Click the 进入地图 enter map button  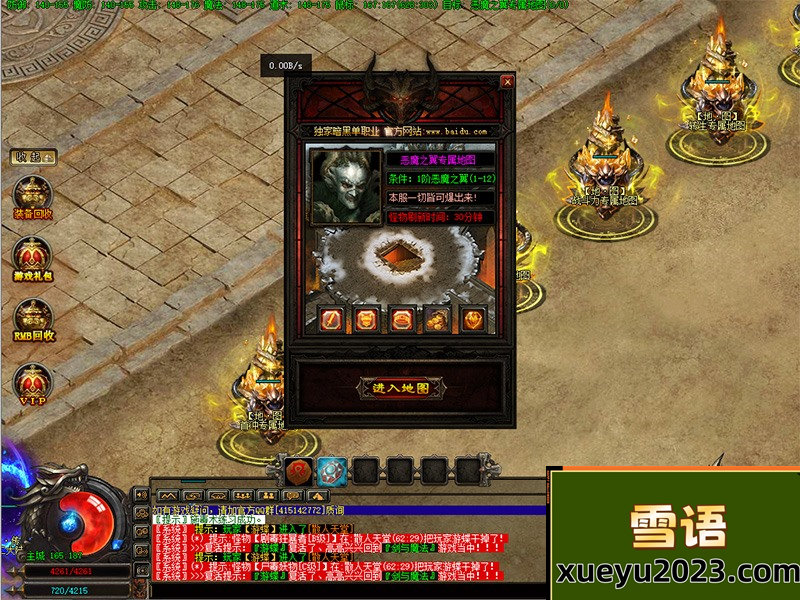coord(400,388)
